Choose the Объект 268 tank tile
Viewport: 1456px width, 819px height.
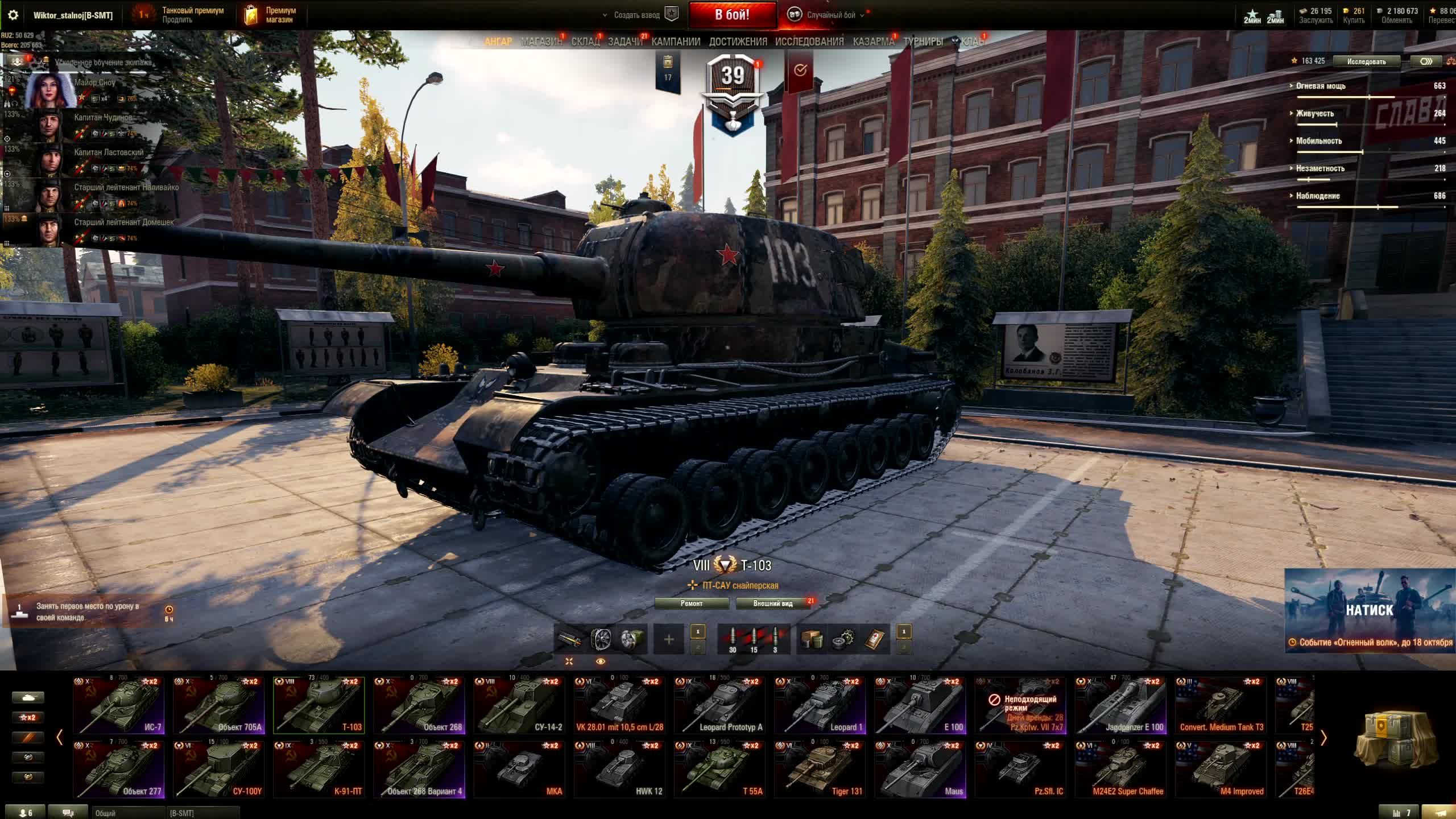click(x=419, y=705)
